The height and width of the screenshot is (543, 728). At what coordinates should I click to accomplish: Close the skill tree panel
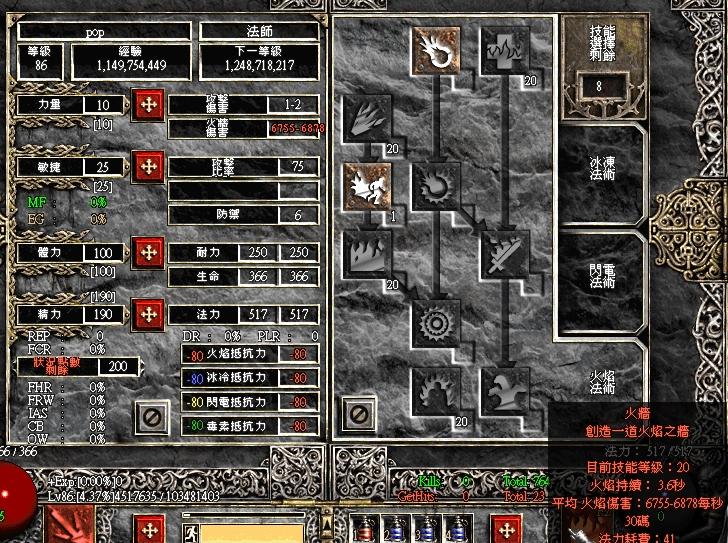point(357,413)
